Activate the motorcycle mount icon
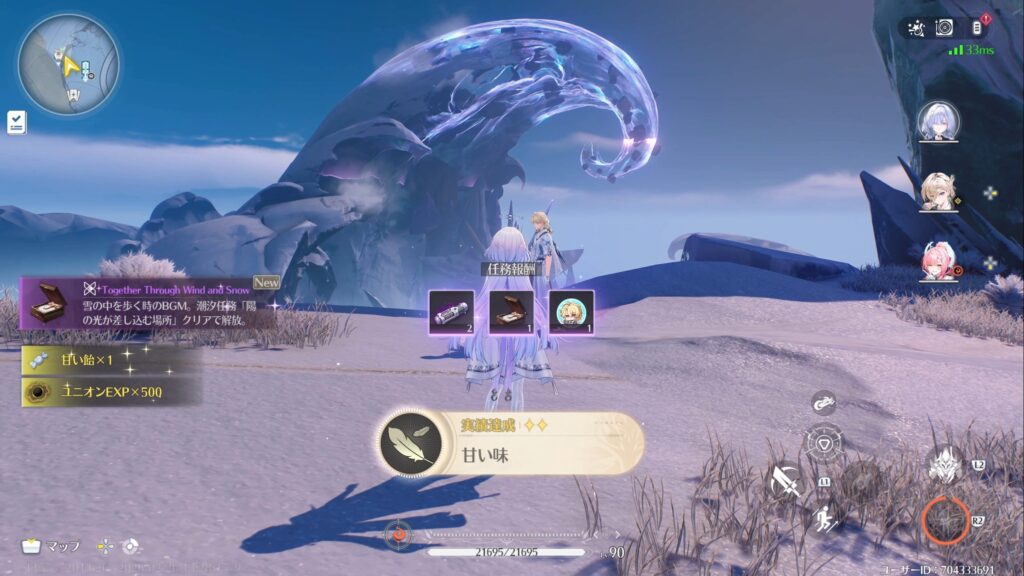This screenshot has width=1024, height=576. [823, 403]
